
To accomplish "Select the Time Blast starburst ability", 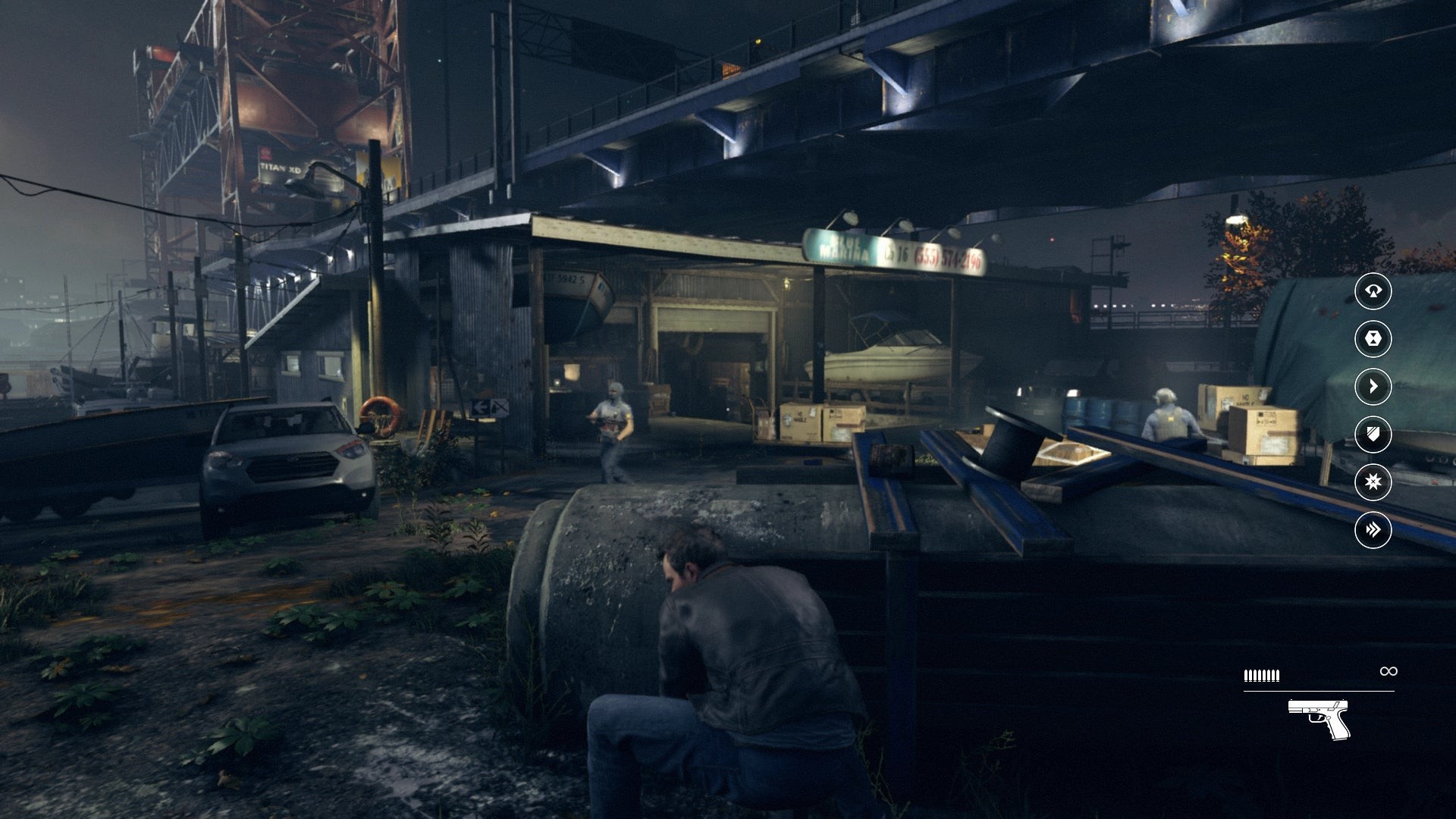I will tap(1373, 482).
